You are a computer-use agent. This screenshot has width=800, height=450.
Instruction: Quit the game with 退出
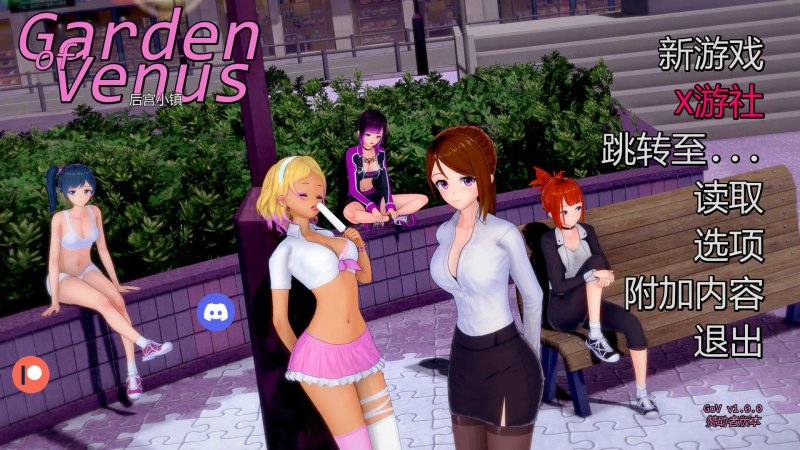pos(729,340)
